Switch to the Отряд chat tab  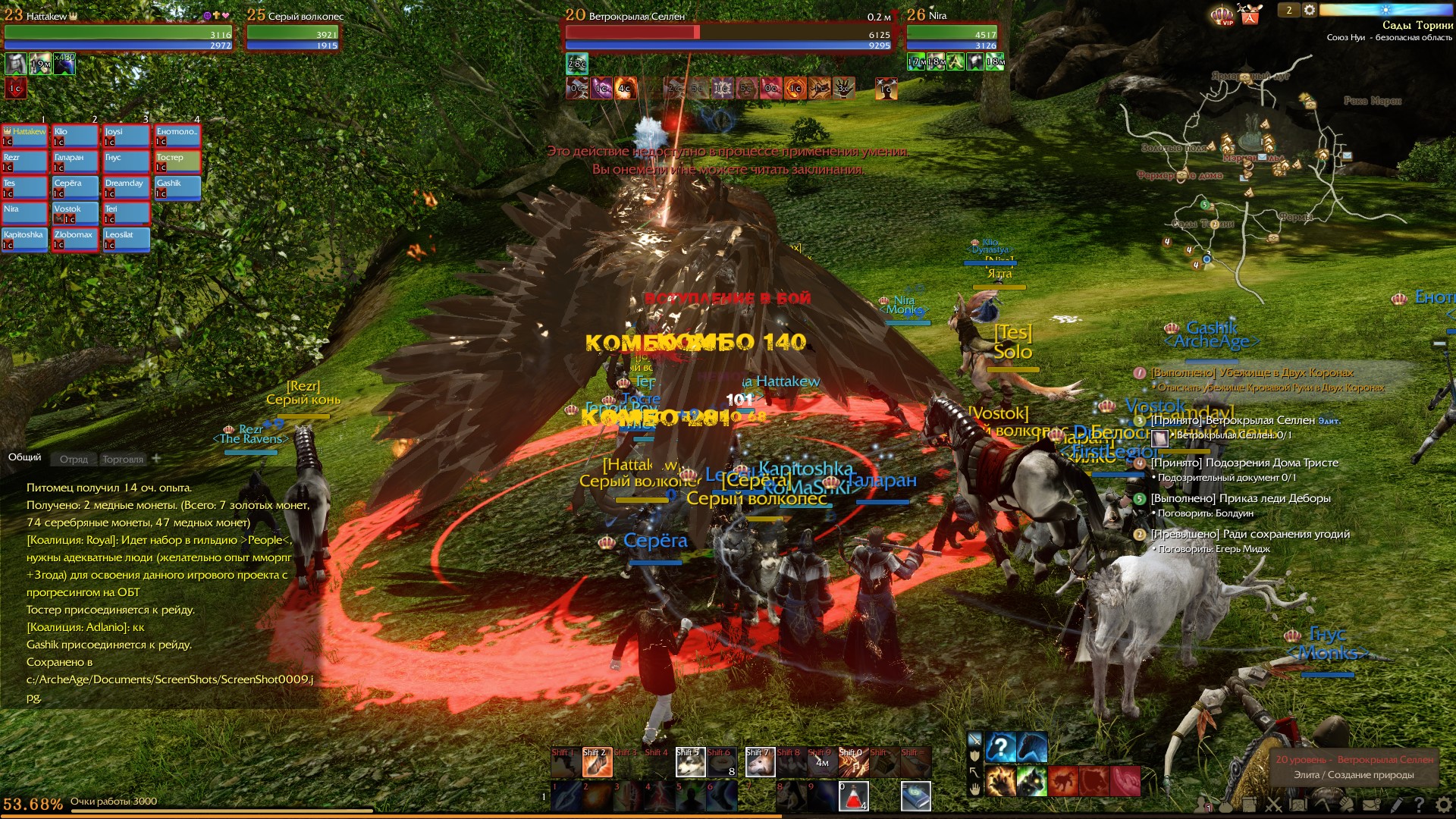74,459
